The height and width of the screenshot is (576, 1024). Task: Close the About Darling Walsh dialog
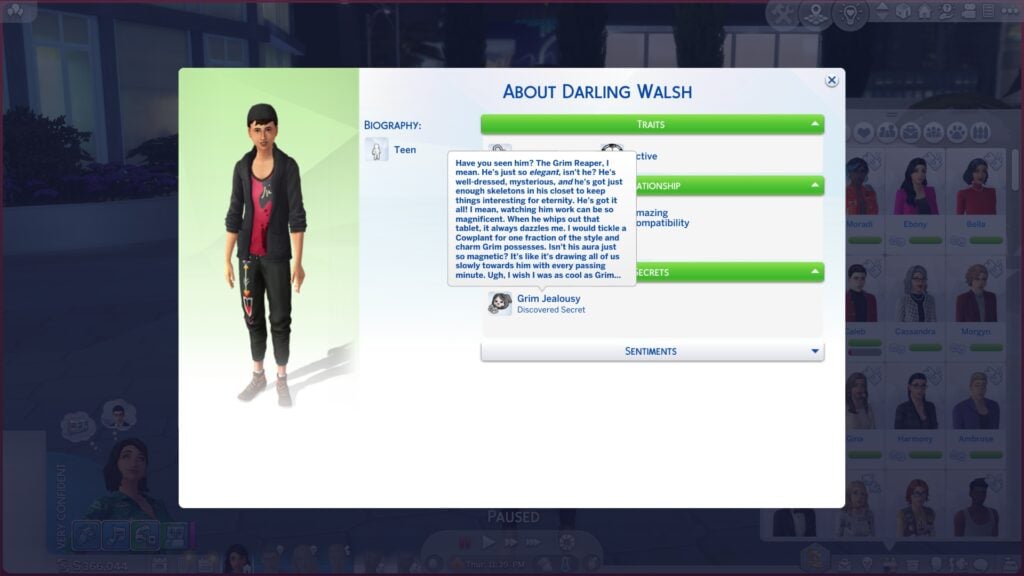pos(831,81)
